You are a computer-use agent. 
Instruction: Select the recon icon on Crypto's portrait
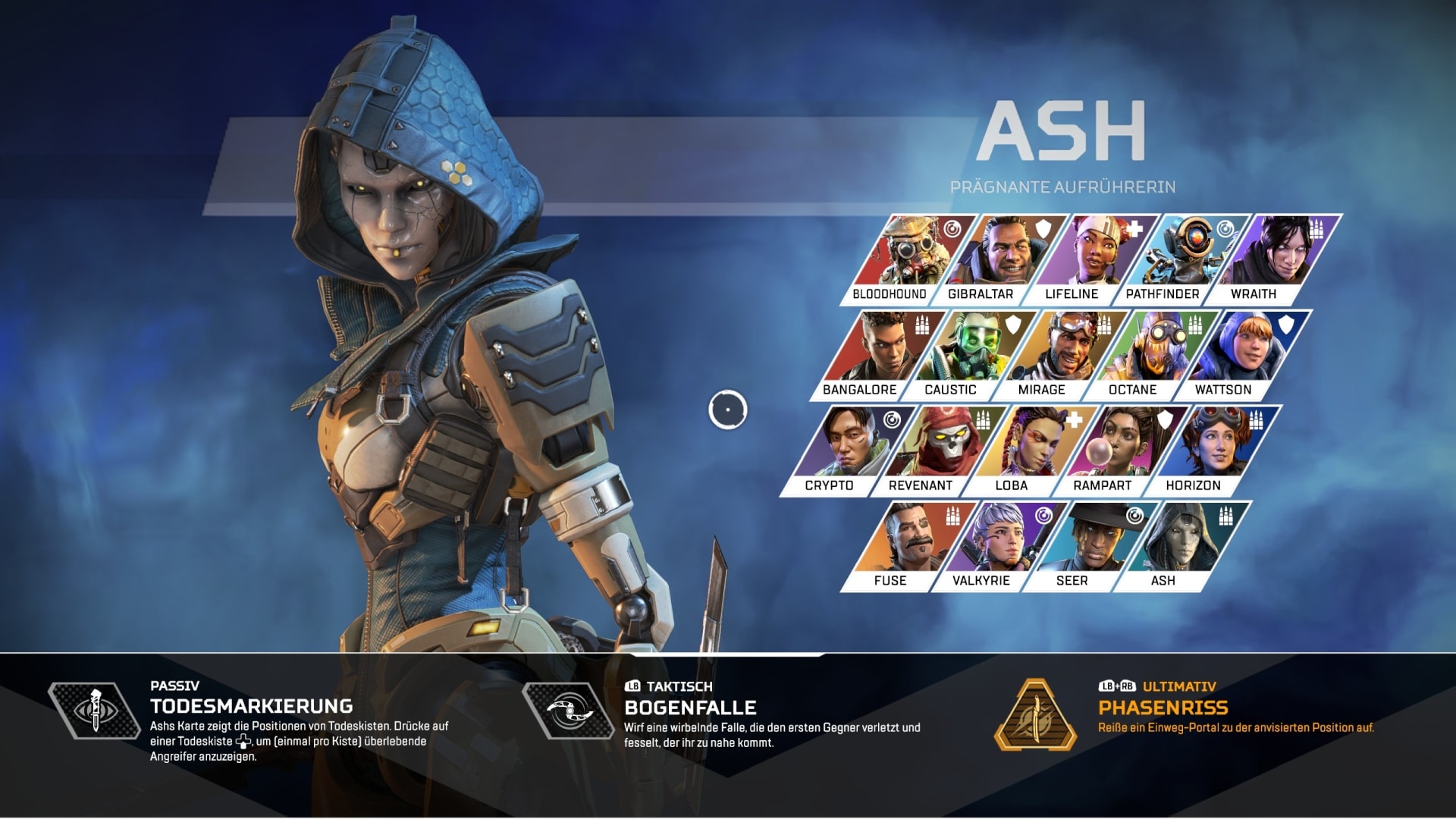pyautogui.click(x=894, y=420)
